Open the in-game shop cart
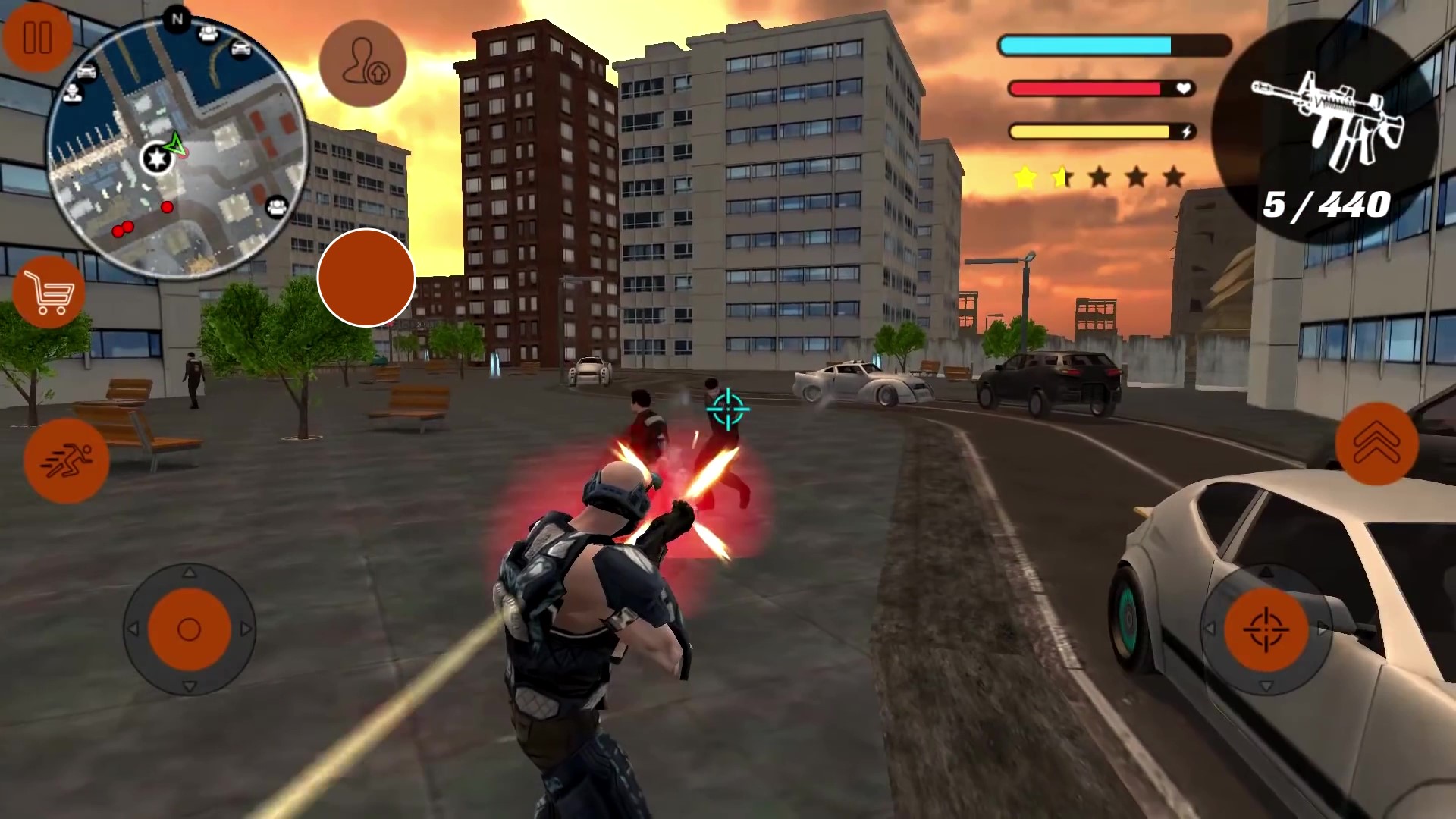The width and height of the screenshot is (1456, 819). tap(48, 293)
